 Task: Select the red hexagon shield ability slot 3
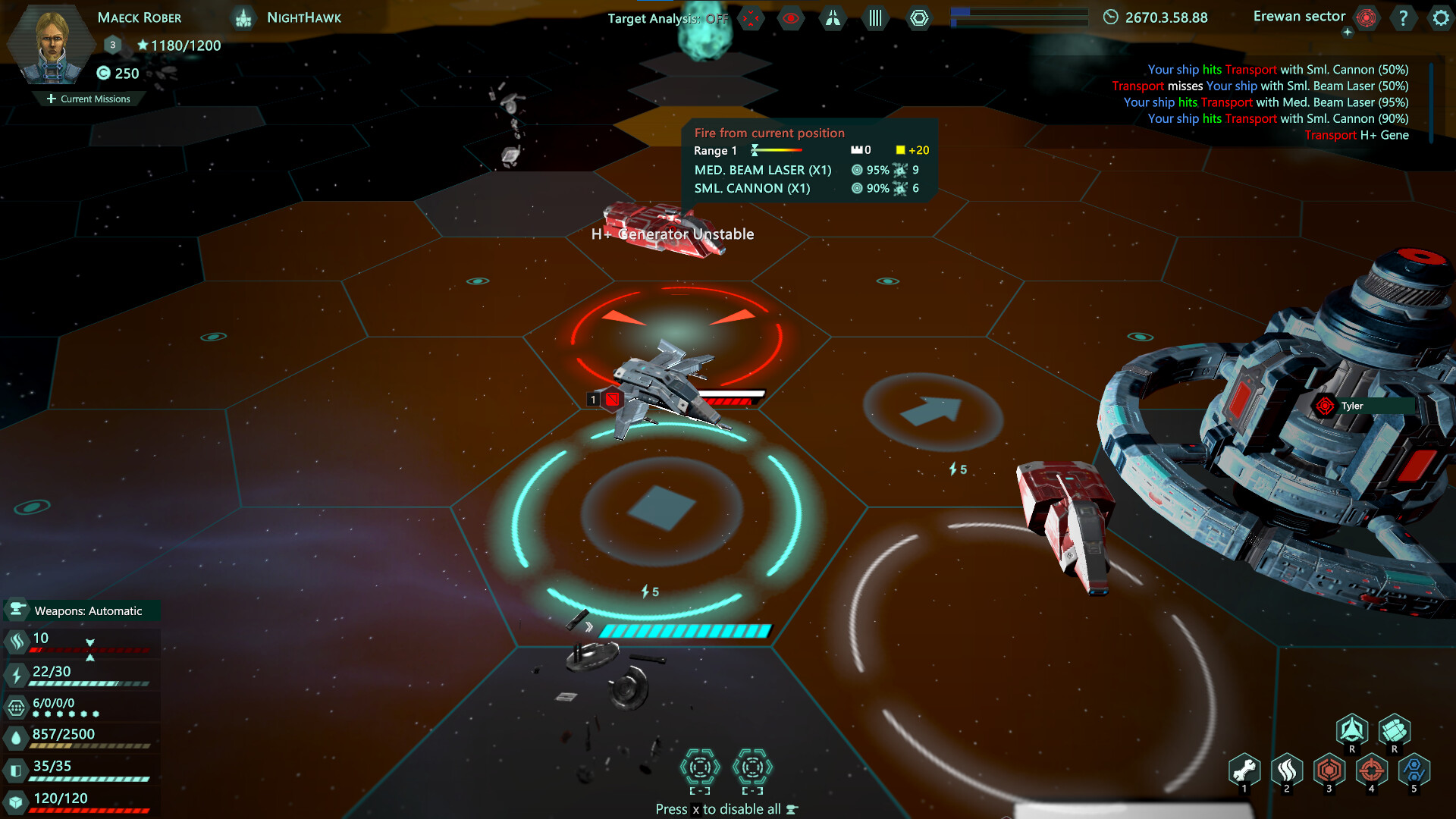click(x=1329, y=771)
